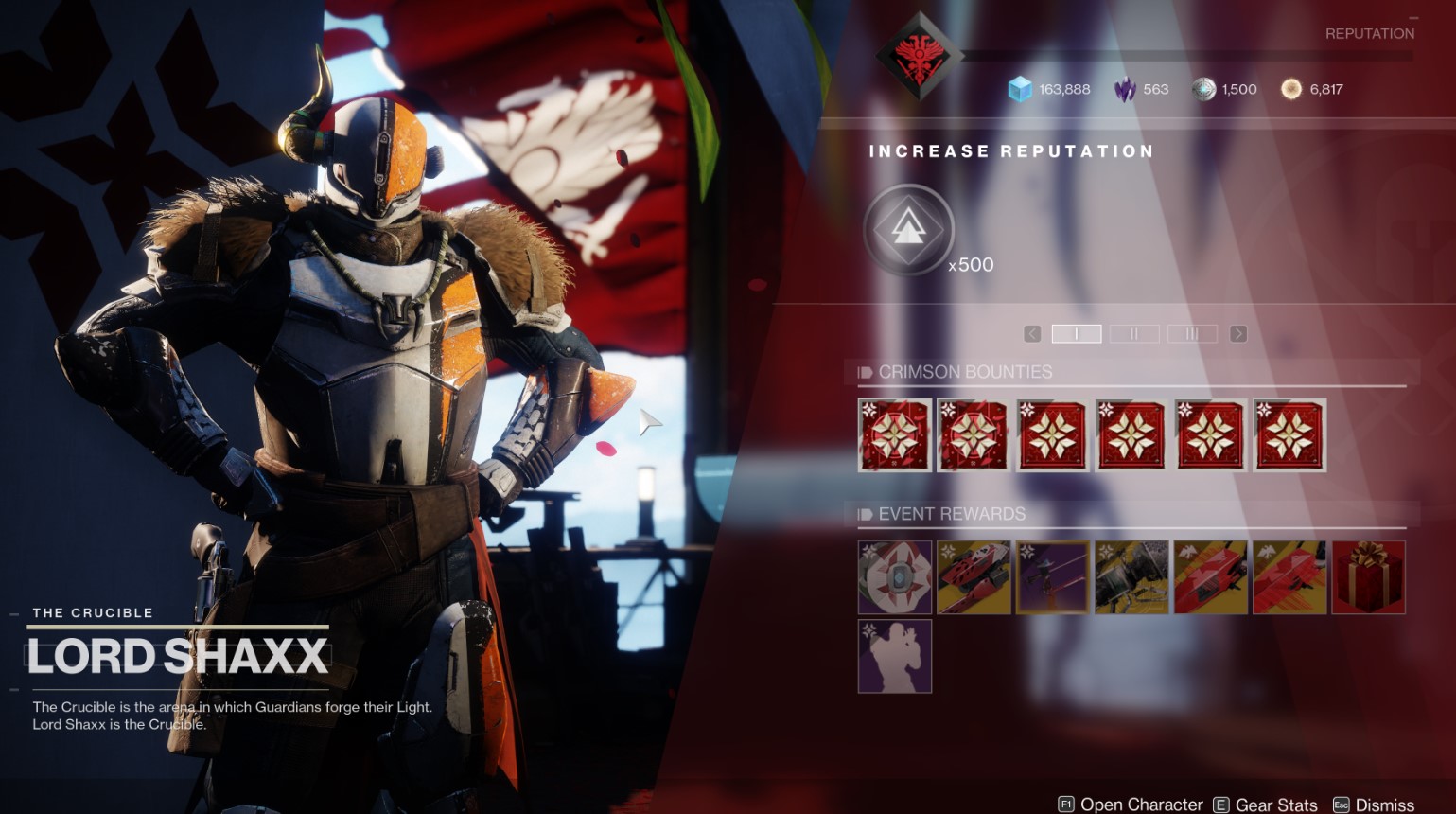Select the Increase Reputation x500 token
This screenshot has width=1456, height=814.
907,230
